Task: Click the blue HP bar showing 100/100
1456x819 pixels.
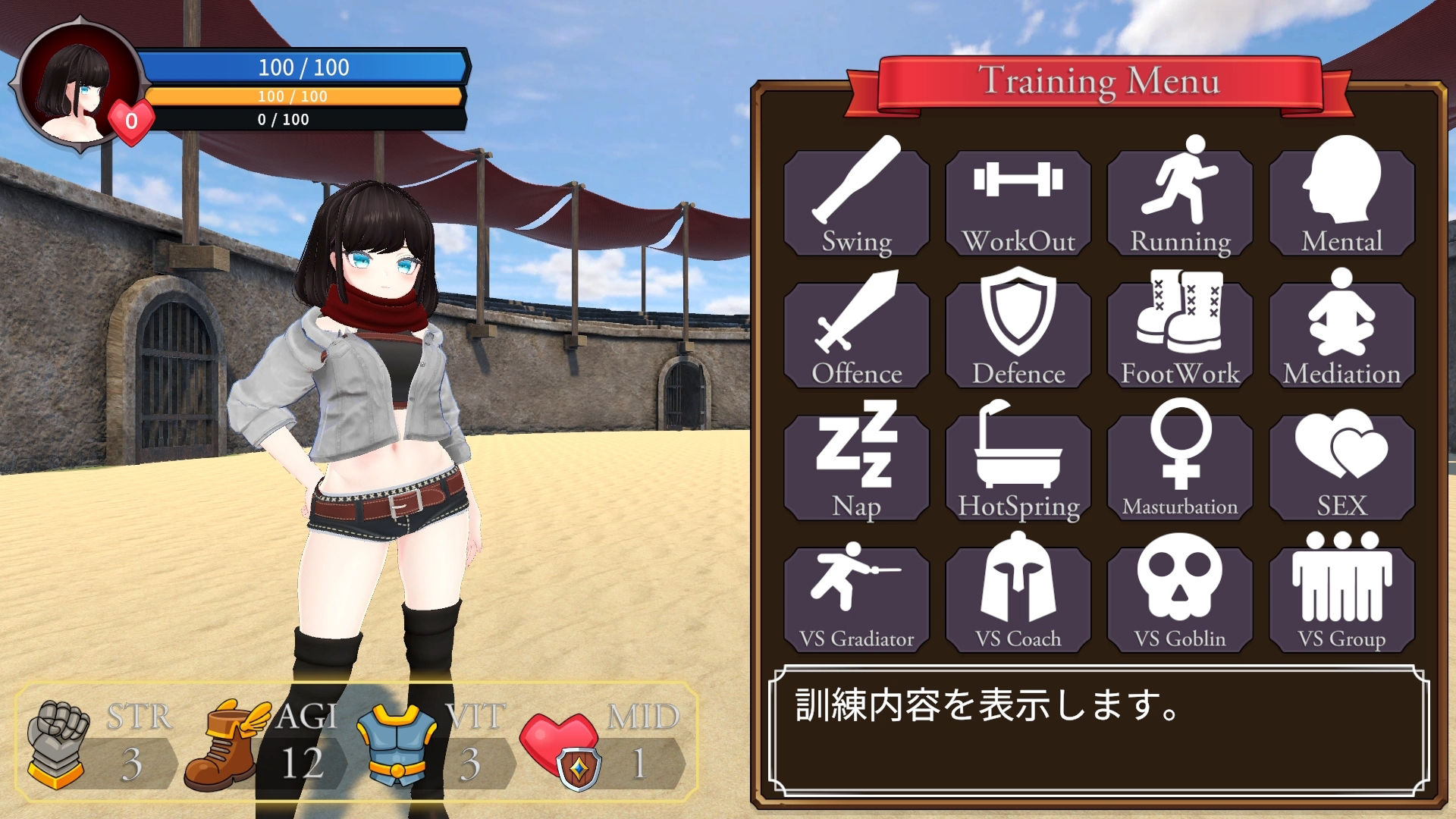Action: point(303,68)
